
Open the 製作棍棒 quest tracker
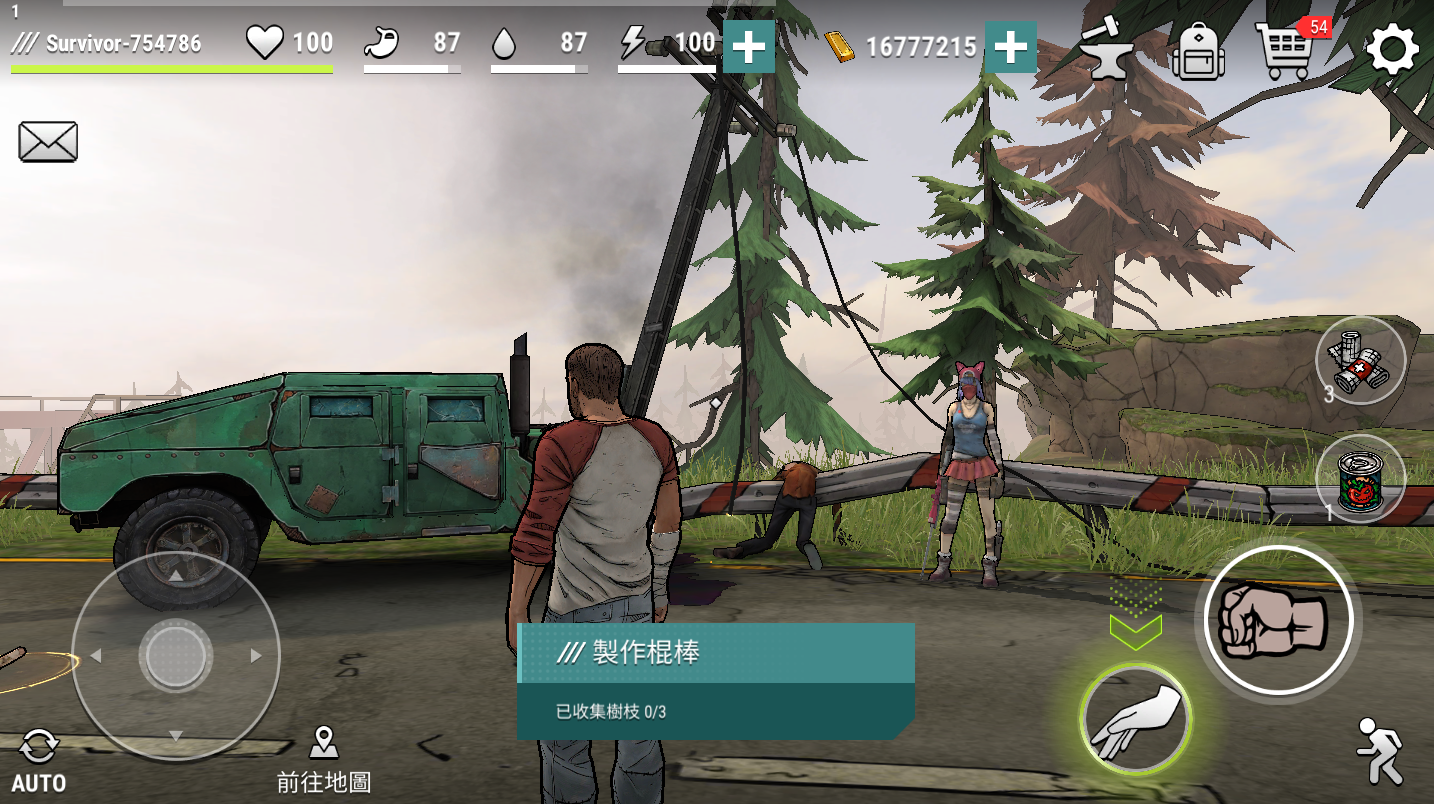click(x=715, y=680)
